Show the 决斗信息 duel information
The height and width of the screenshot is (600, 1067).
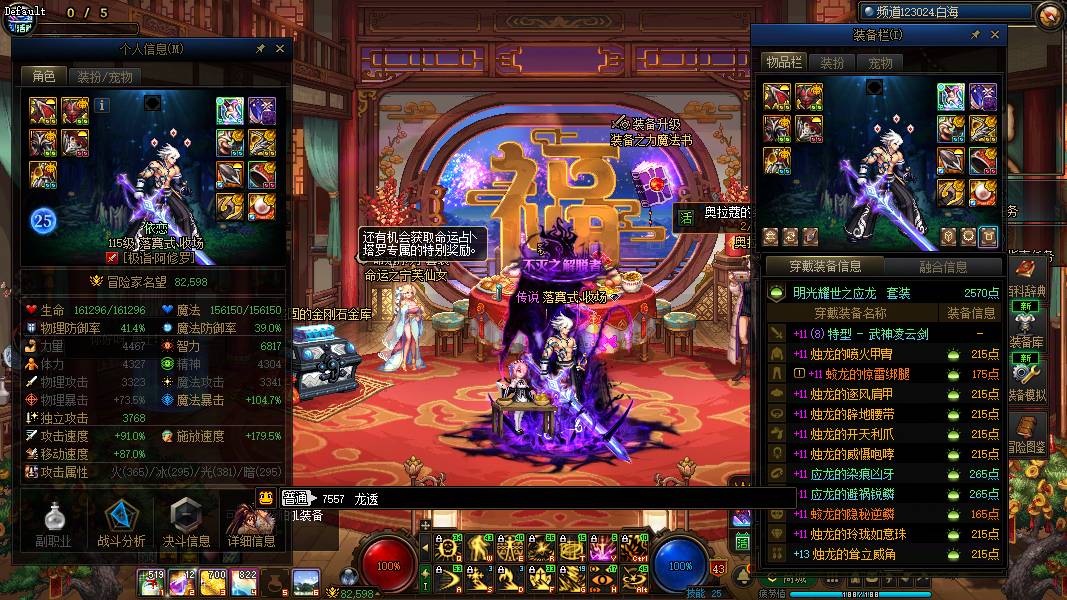pos(185,524)
